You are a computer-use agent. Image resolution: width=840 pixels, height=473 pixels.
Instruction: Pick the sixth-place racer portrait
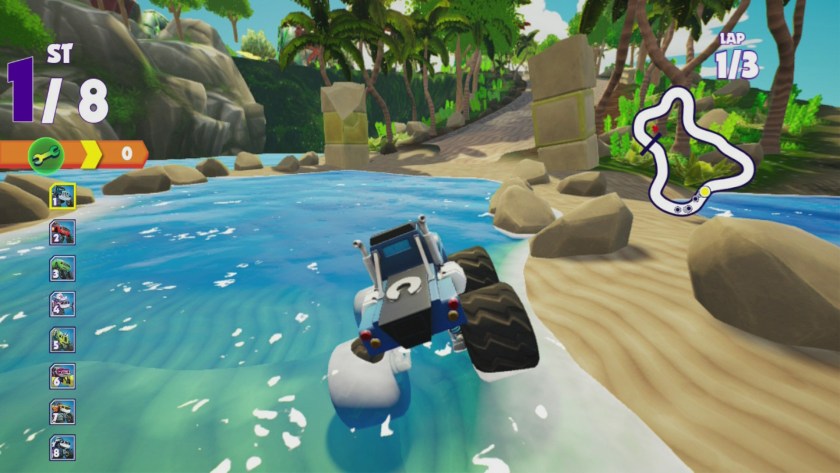(63, 376)
